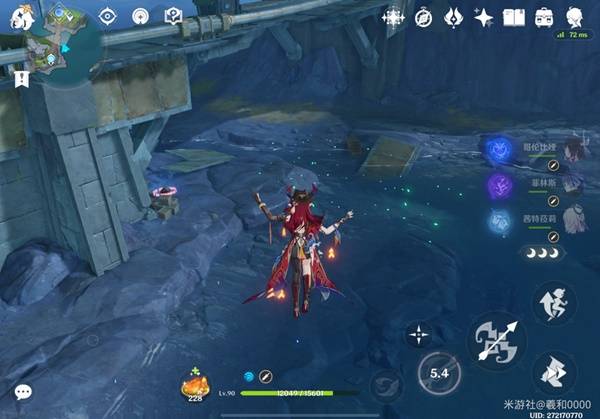This screenshot has height=419, width=600.
Task: Use the food item showing 228
Action: point(193,383)
